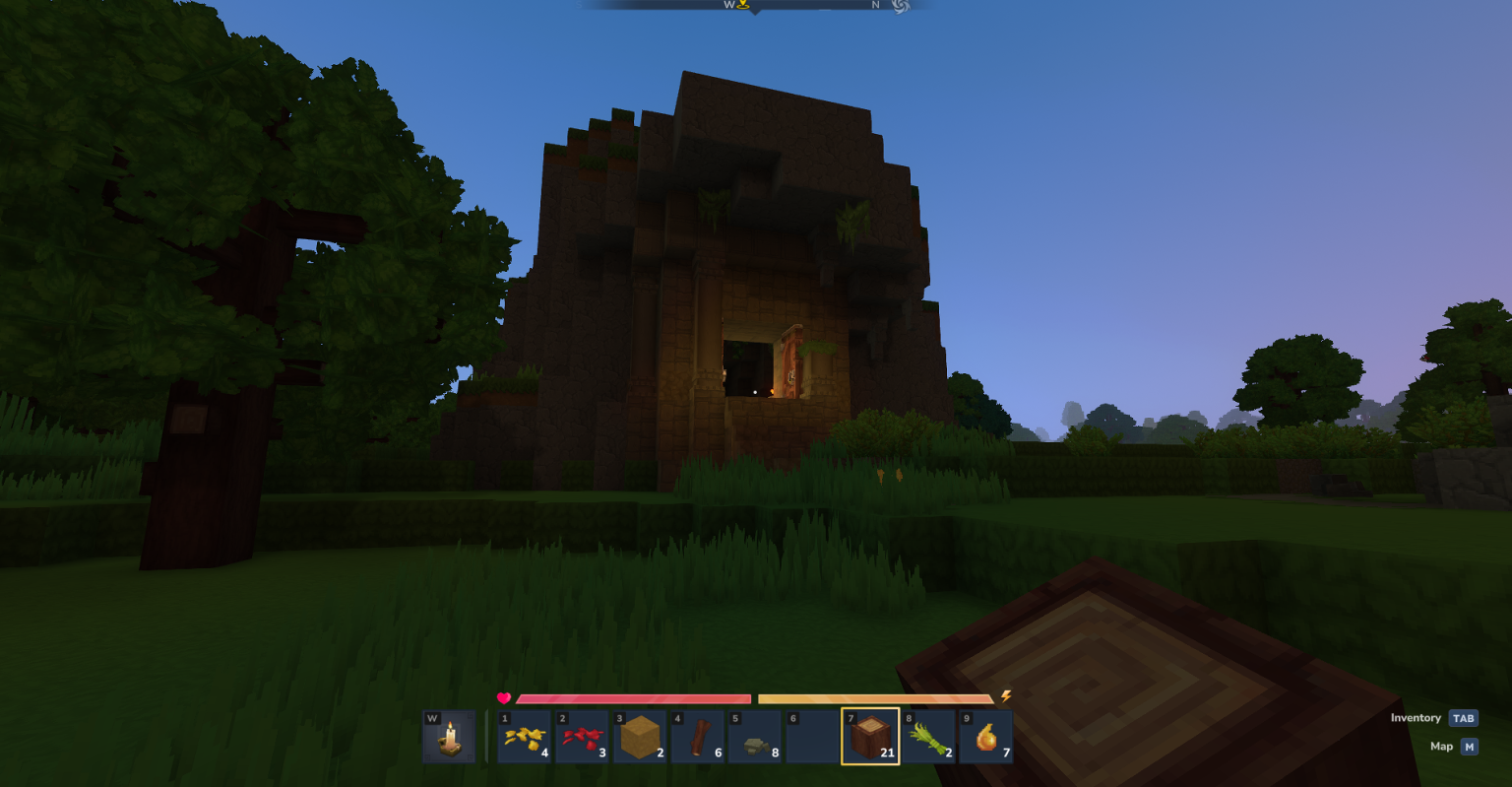1512x787 pixels.
Task: Select the wood log block slot
Action: pyautogui.click(x=870, y=737)
